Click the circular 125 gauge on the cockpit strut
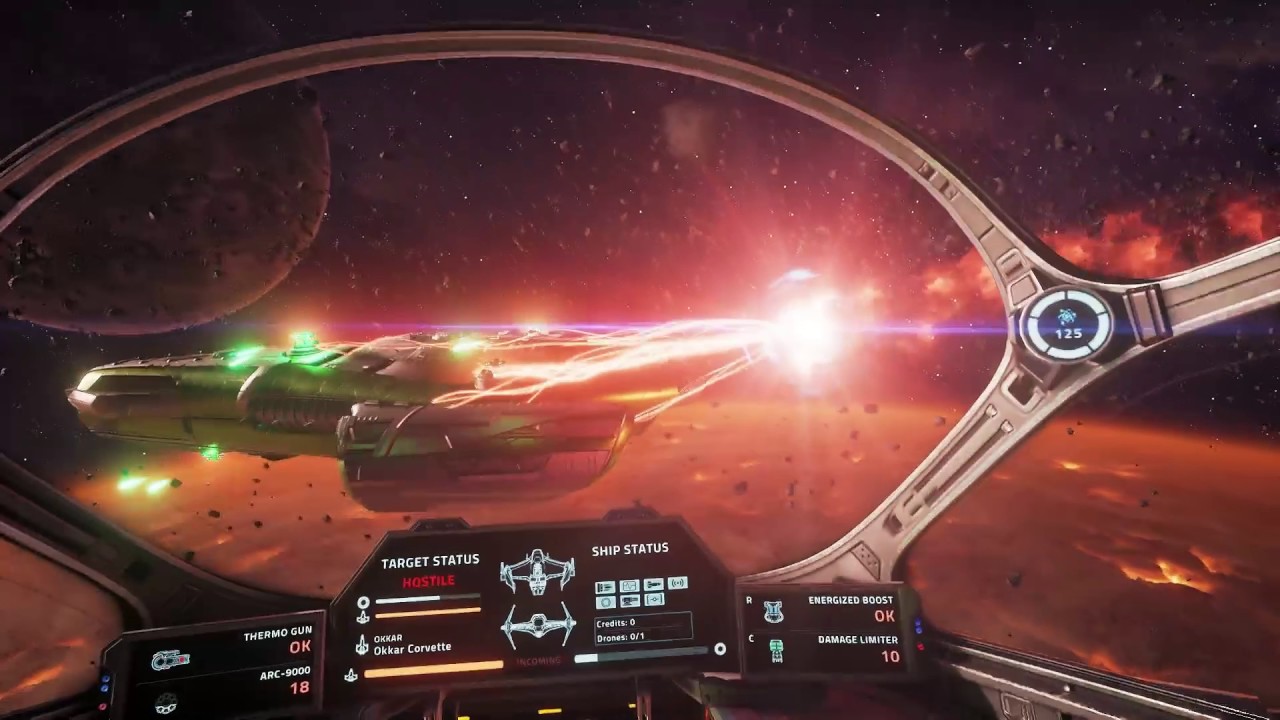This screenshot has width=1280, height=720. (1067, 324)
